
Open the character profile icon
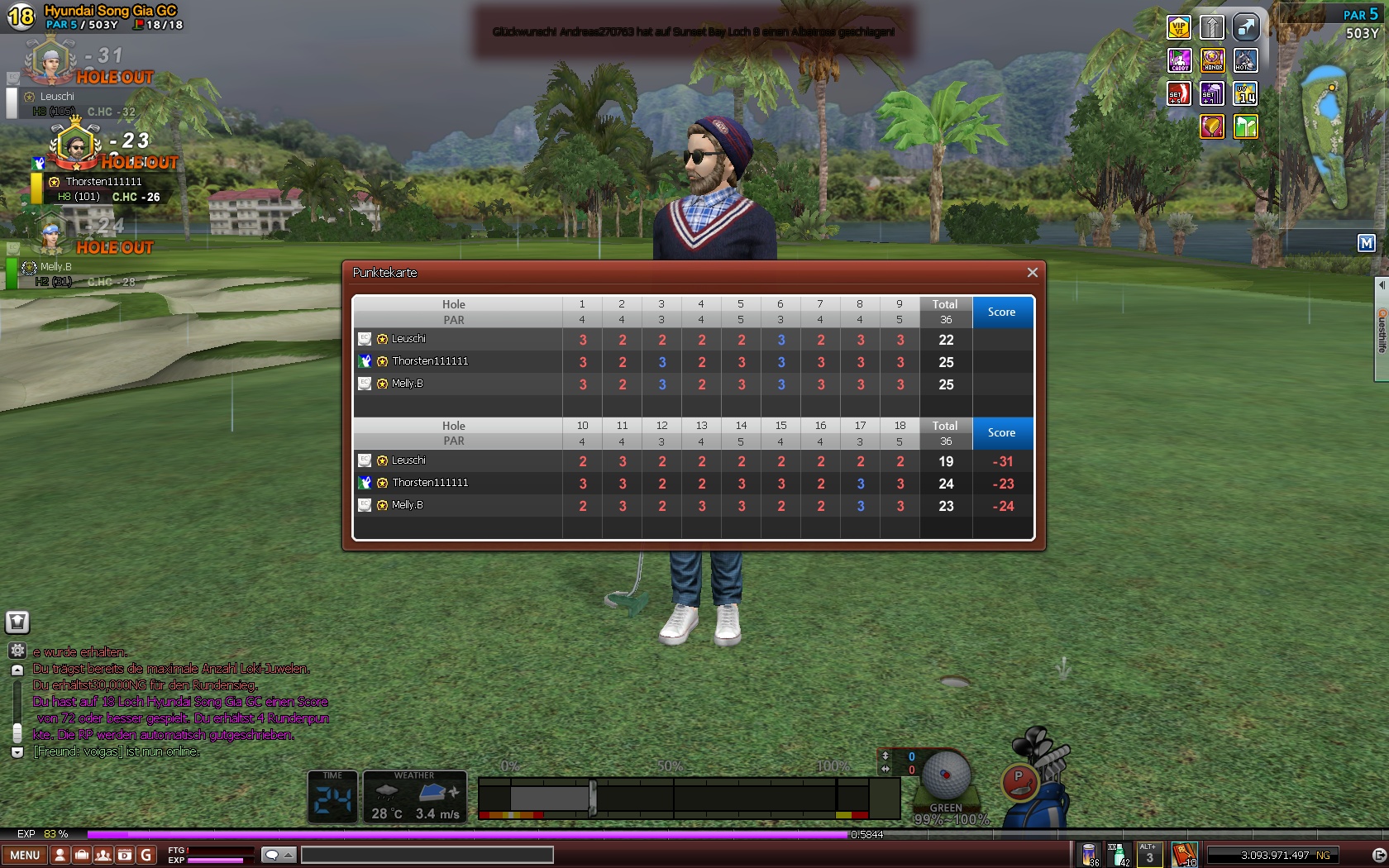click(x=60, y=855)
